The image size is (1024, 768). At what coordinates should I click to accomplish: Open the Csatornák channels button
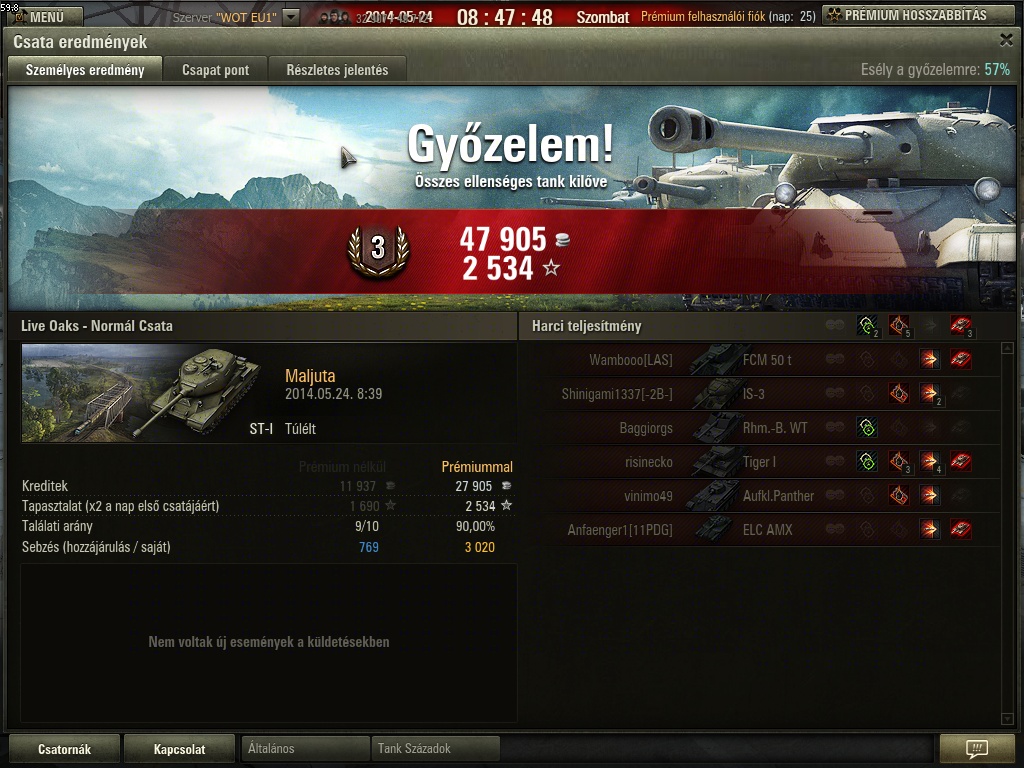64,749
